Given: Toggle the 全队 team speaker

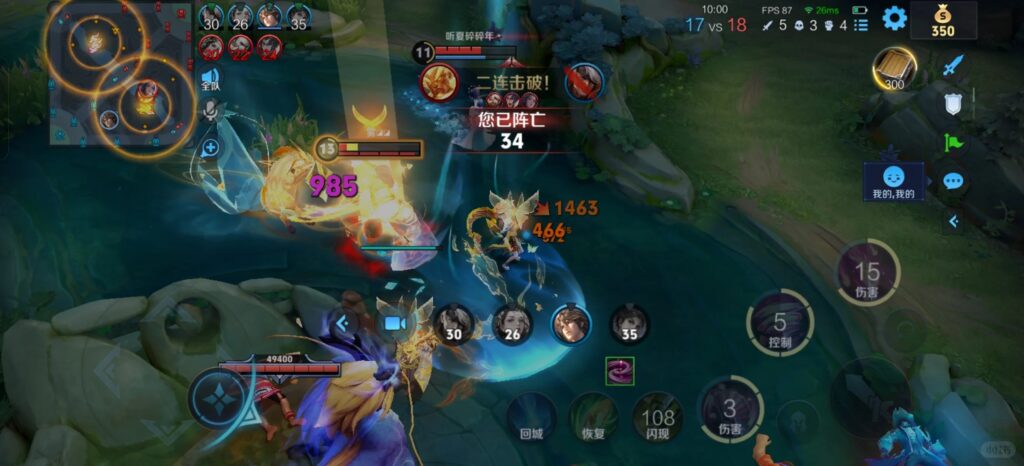Looking at the screenshot, I should pos(210,78).
